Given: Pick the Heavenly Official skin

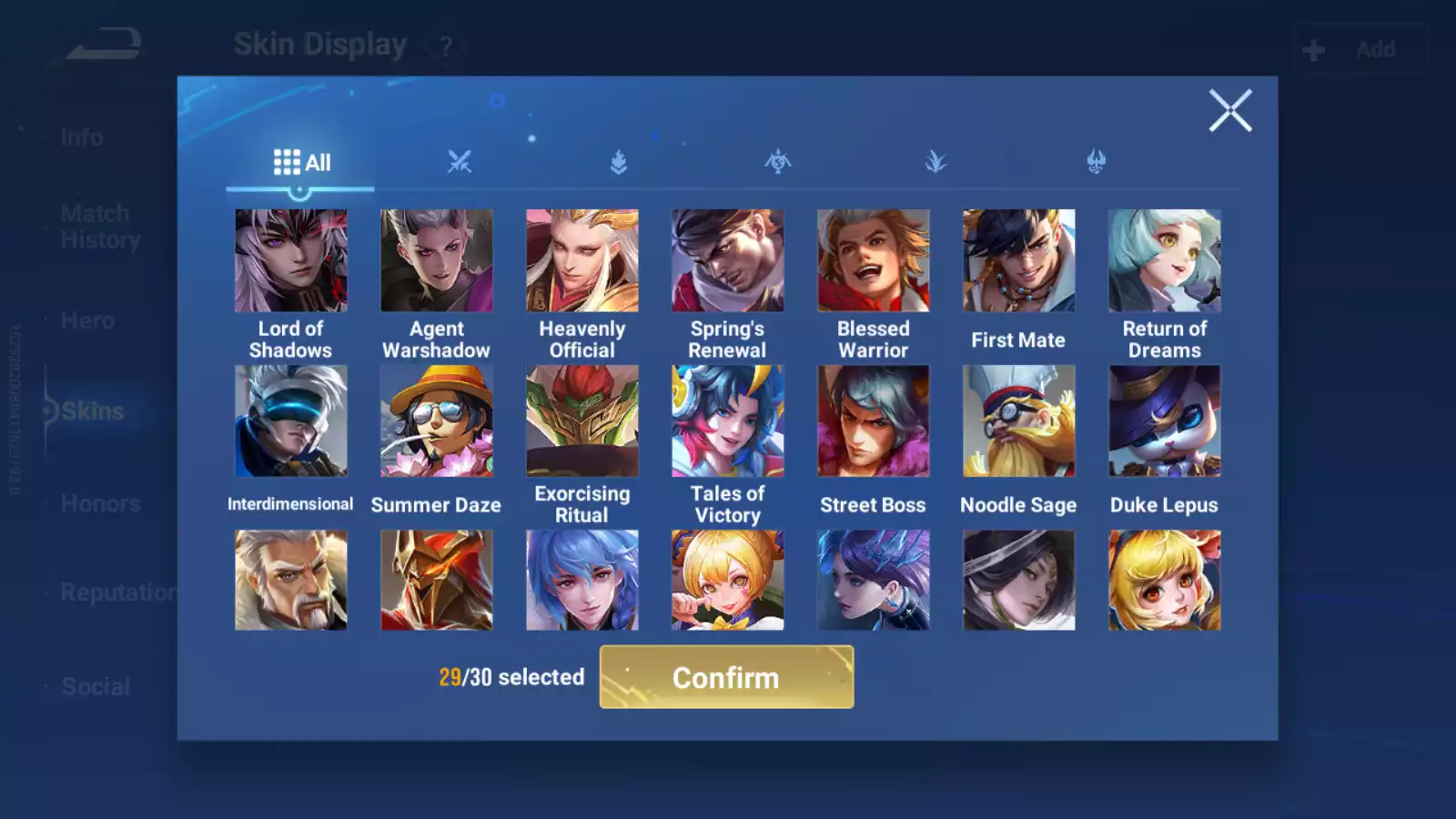Looking at the screenshot, I should 581,261.
